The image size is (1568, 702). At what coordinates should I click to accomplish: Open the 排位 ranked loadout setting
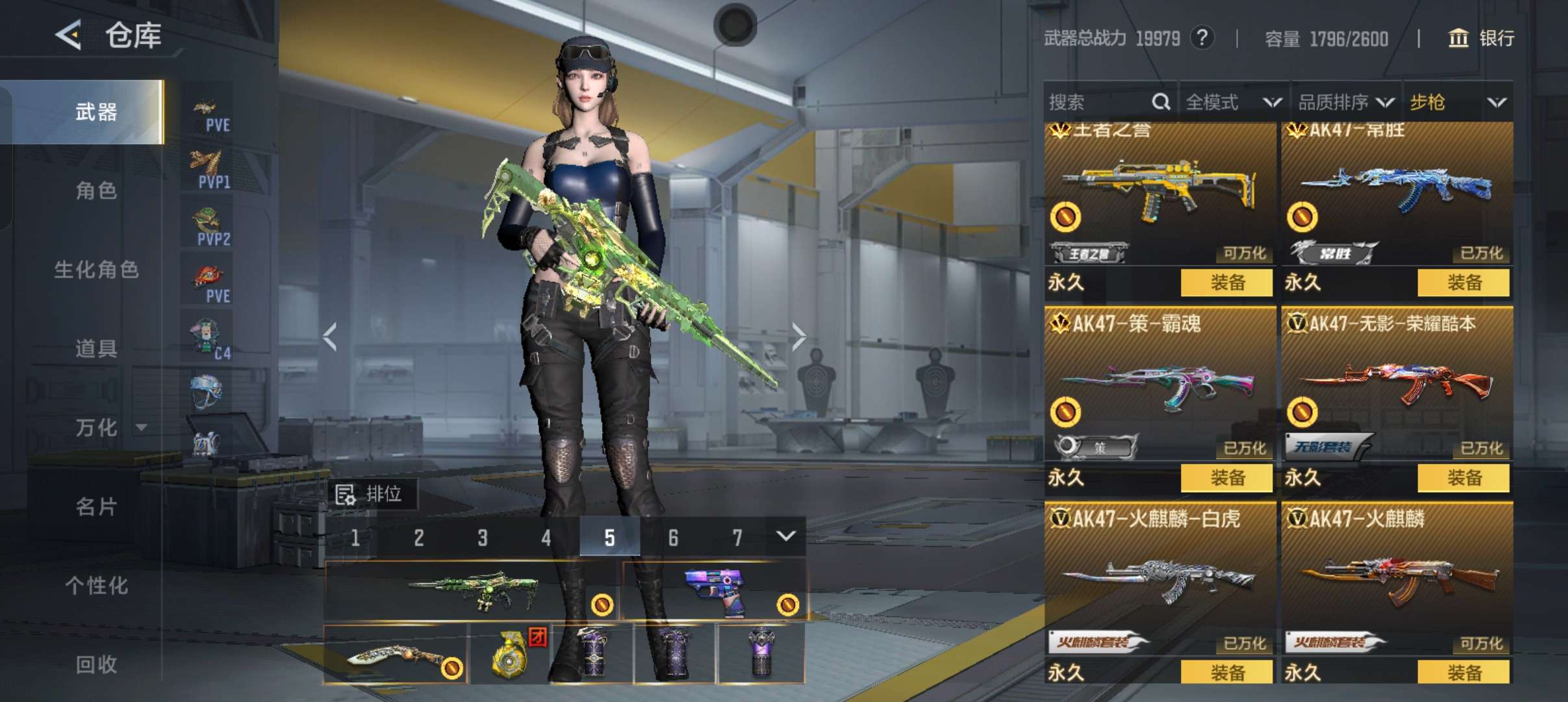(x=373, y=495)
